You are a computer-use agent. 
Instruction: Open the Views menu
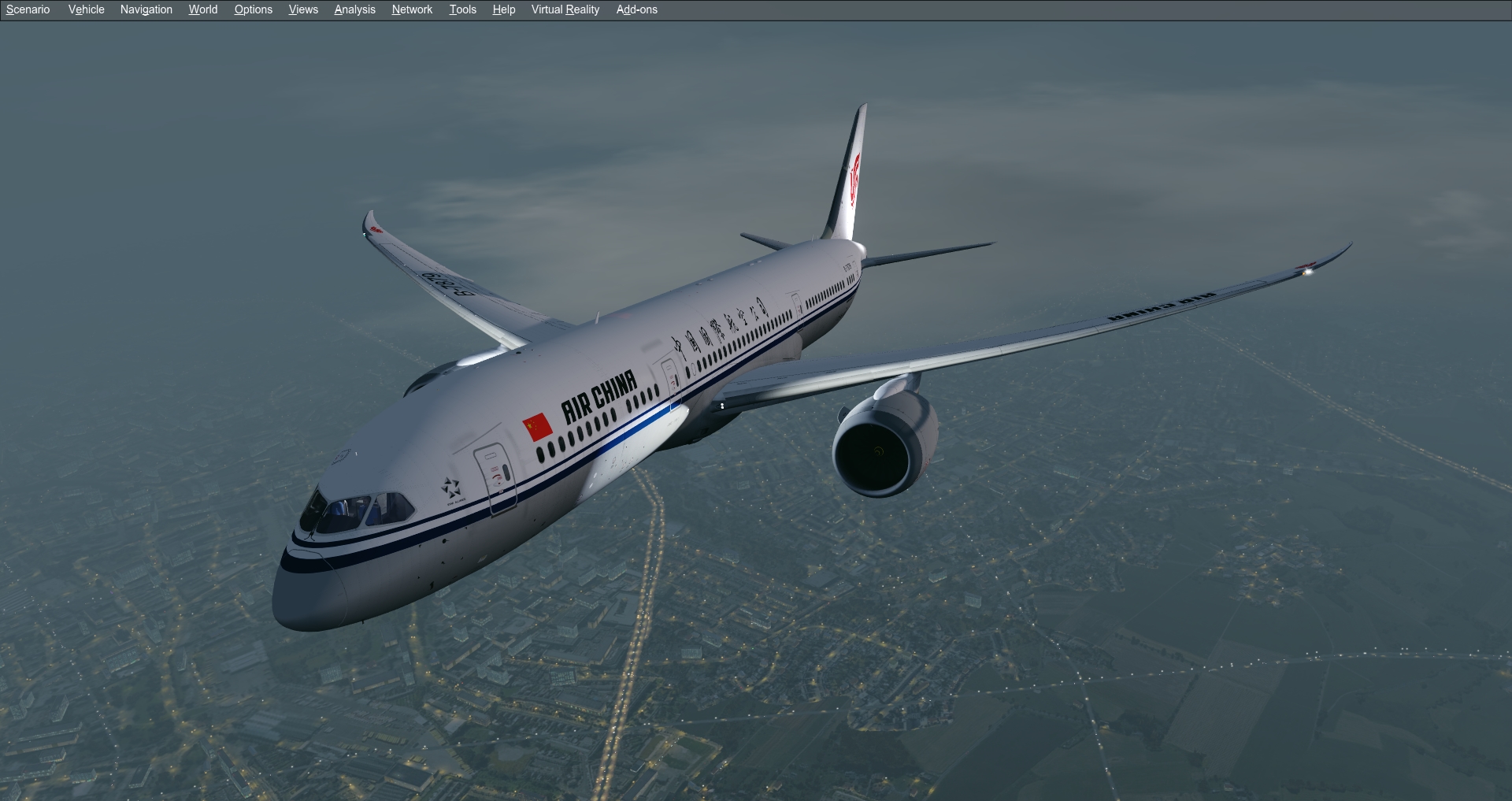point(303,9)
